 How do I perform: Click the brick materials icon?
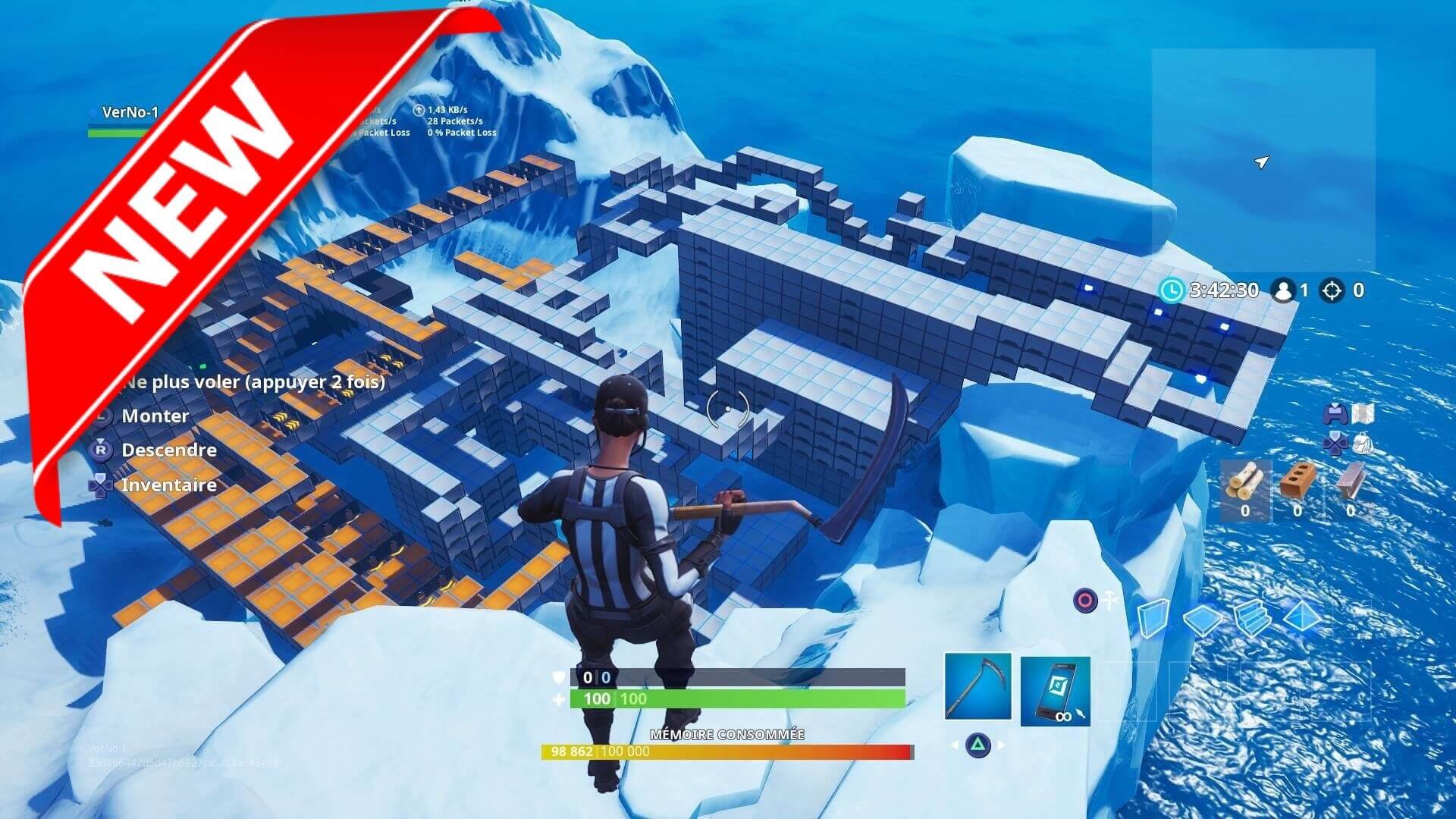click(x=1300, y=481)
